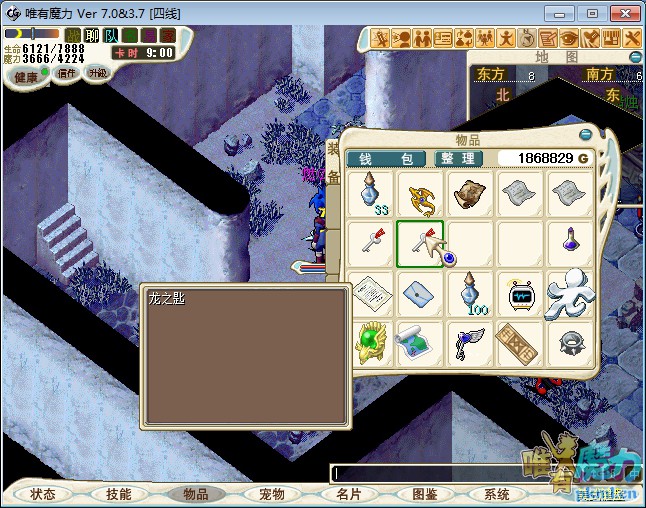Open the 状态 status tab
The image size is (646, 508).
[43, 494]
